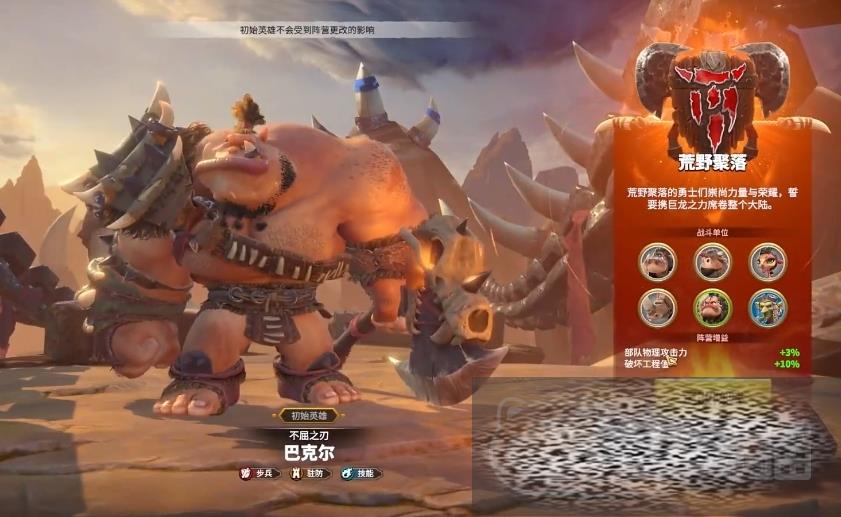Show the 技能 skill tag details

tap(361, 473)
